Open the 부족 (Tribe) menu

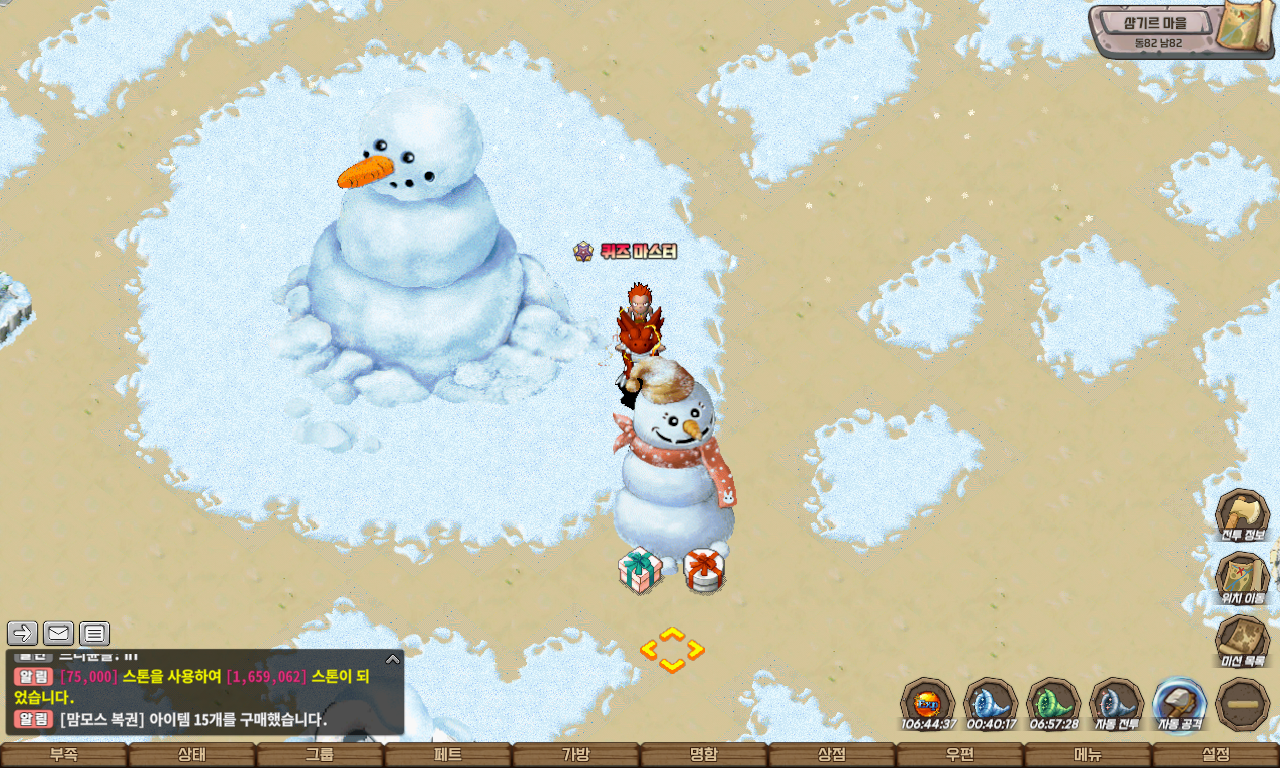pyautogui.click(x=64, y=755)
